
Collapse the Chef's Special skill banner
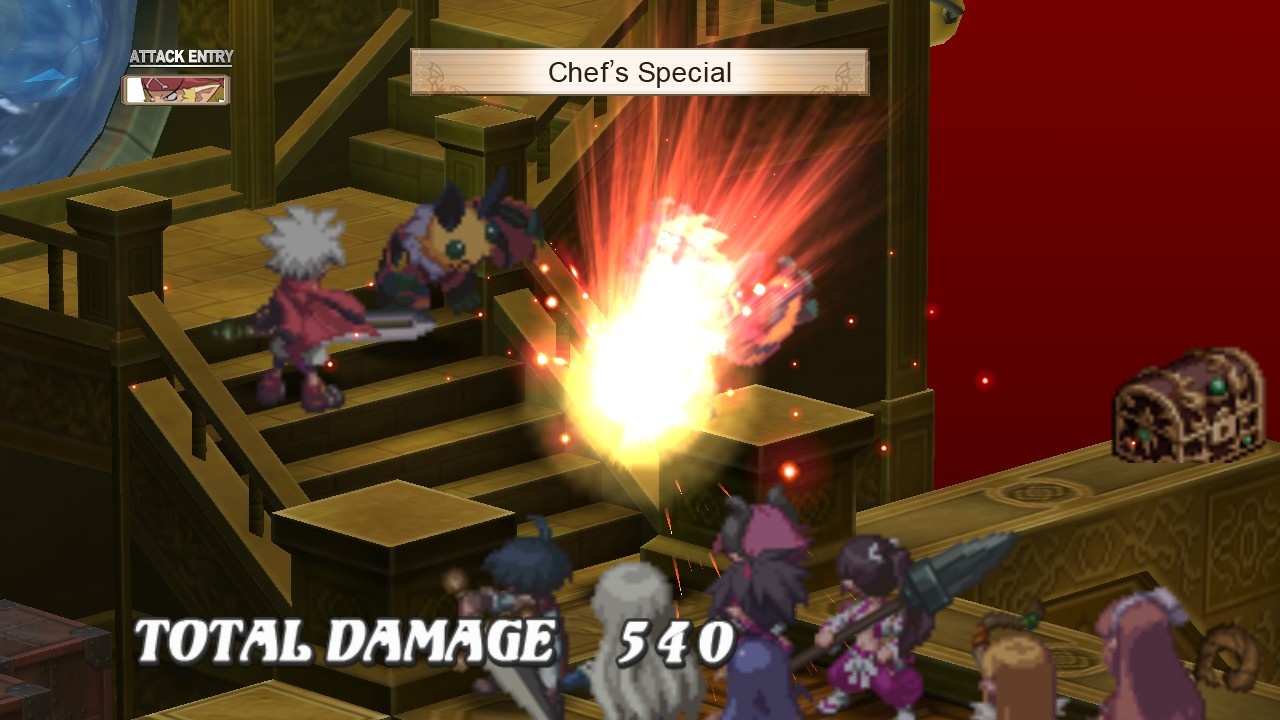pyautogui.click(x=640, y=71)
